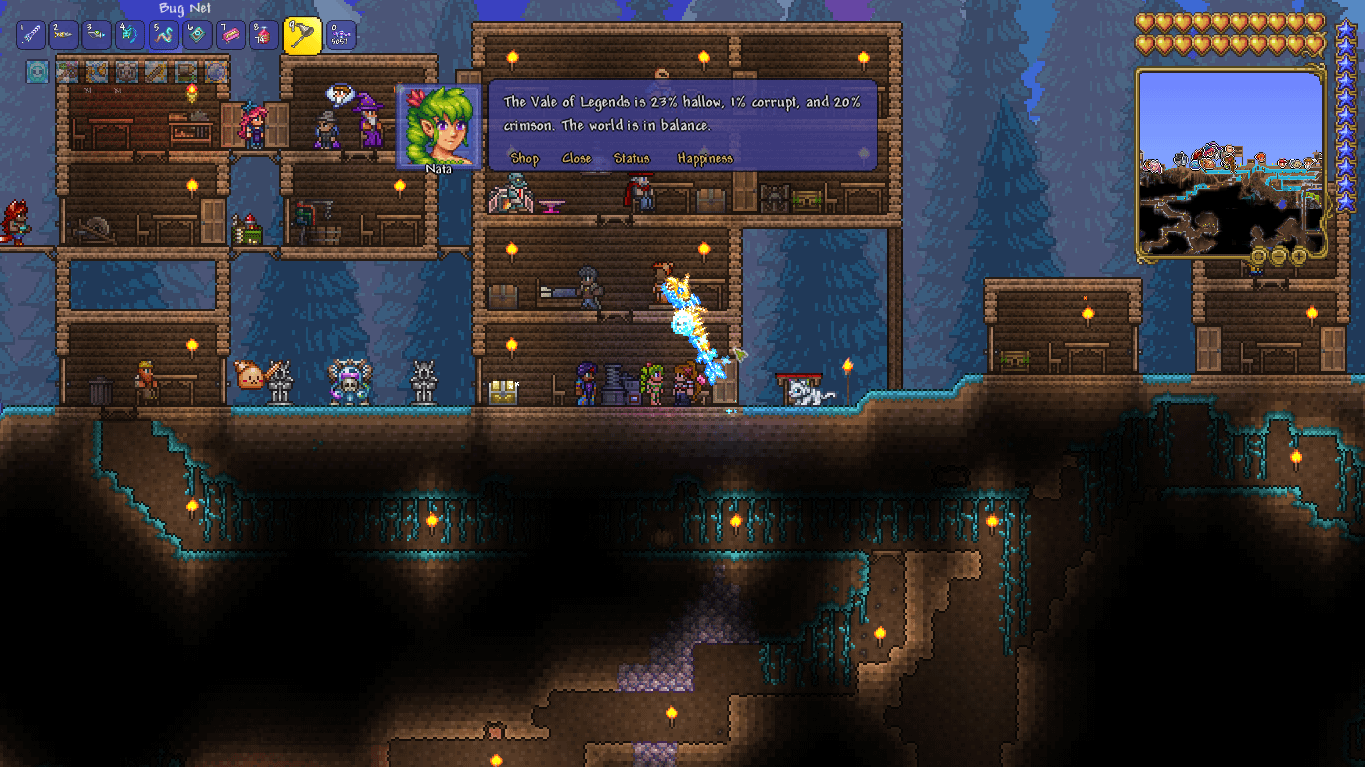Pick the green-tipped weapon in hotbar slot 3
The height and width of the screenshot is (767, 1365).
coord(97,36)
